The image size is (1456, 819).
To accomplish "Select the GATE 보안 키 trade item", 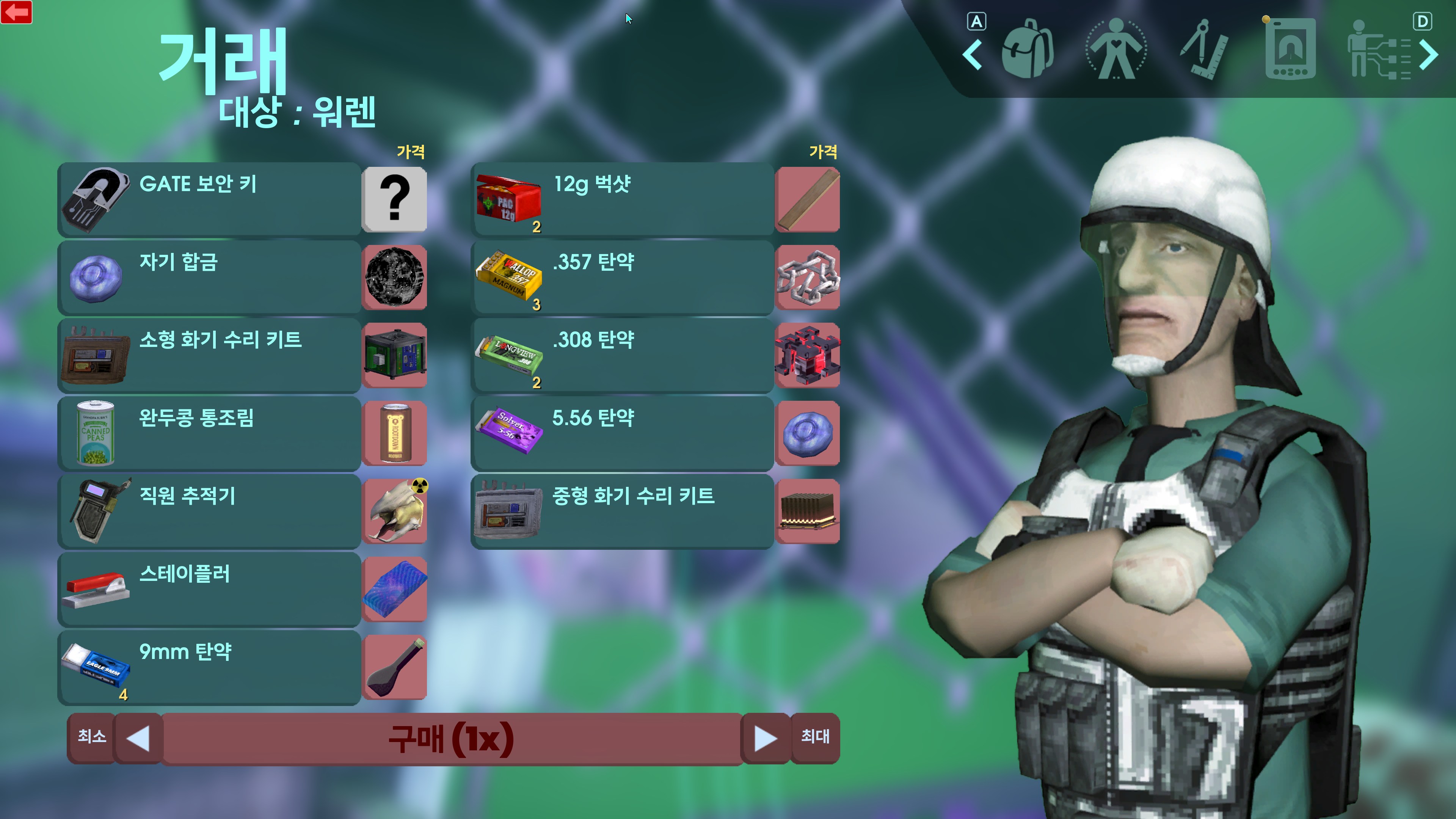I will pyautogui.click(x=209, y=199).
